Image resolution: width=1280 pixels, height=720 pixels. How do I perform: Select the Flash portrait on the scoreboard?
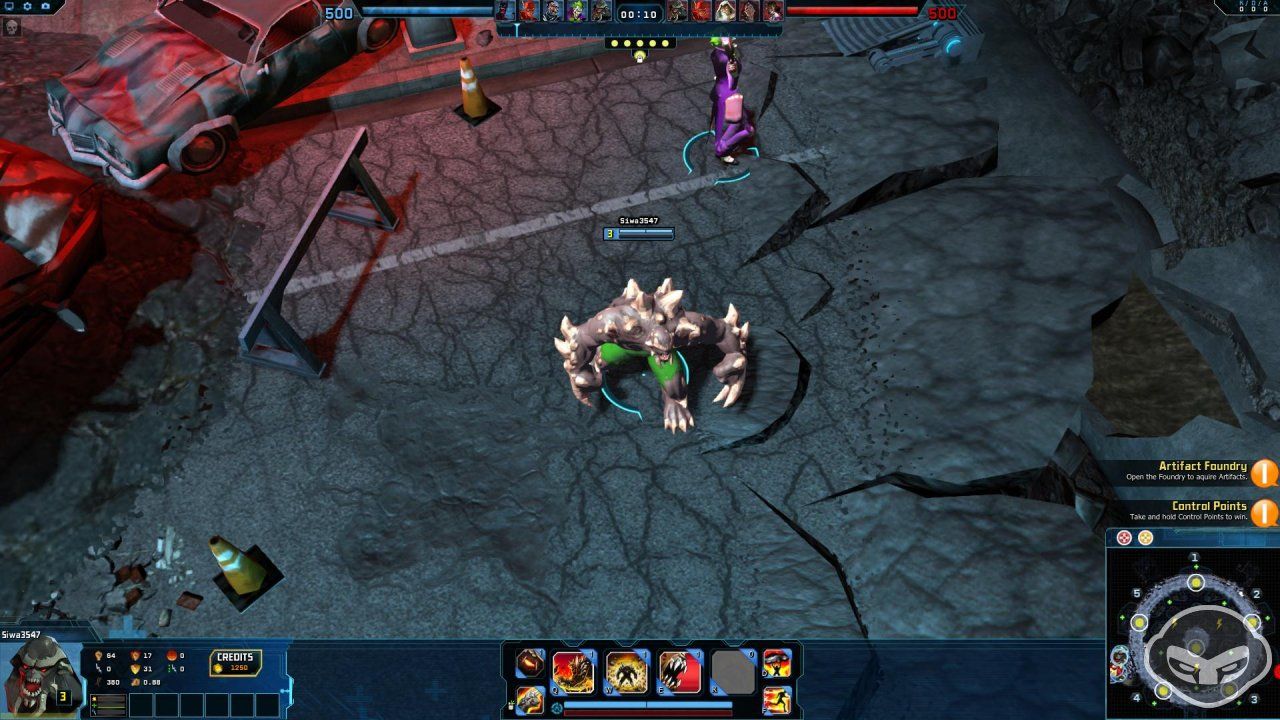point(526,12)
